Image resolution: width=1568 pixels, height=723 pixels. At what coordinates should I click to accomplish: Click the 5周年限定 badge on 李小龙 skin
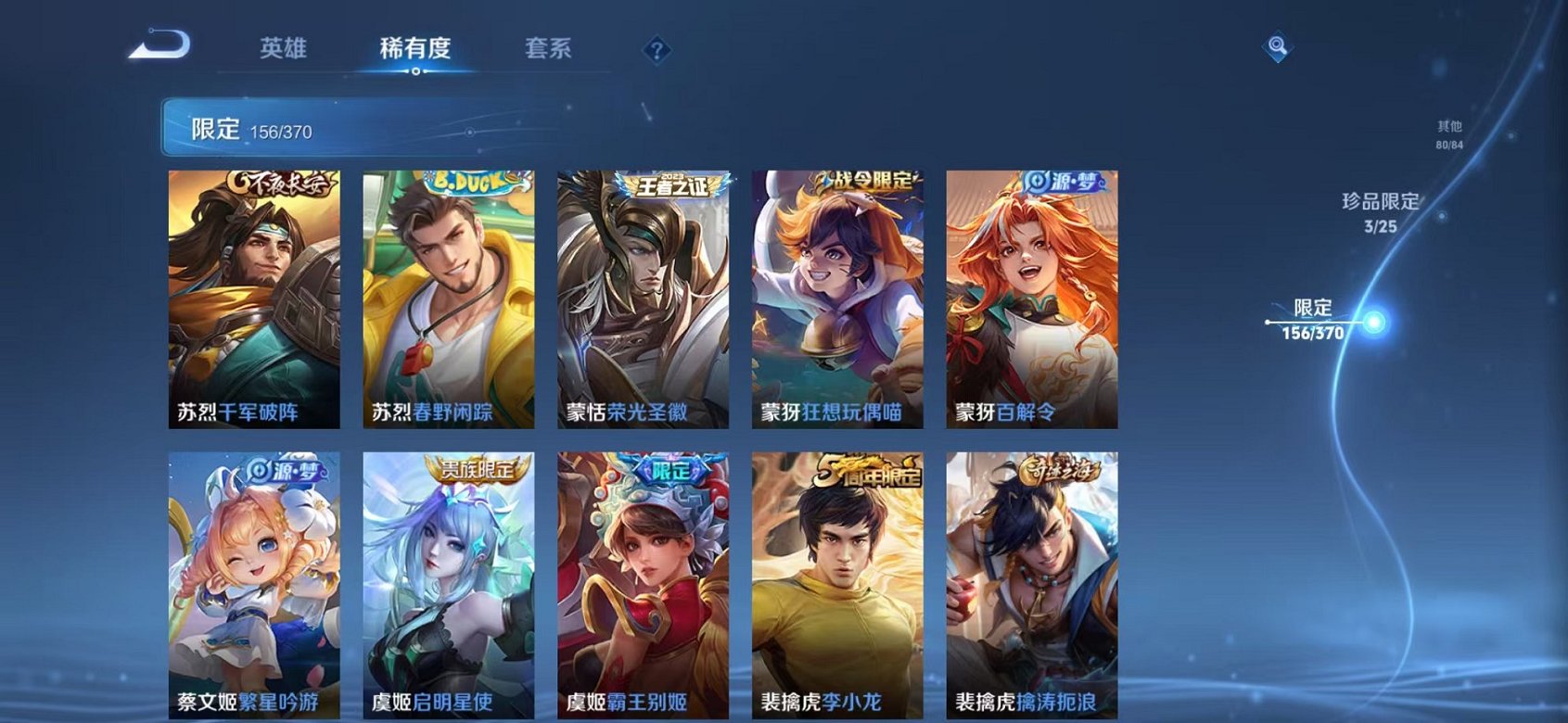pyautogui.click(x=864, y=470)
